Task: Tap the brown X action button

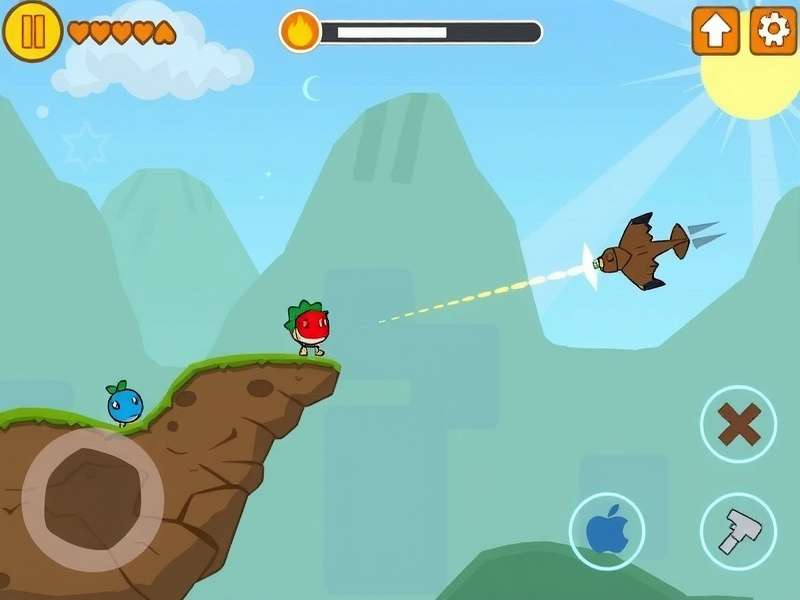Action: point(738,424)
